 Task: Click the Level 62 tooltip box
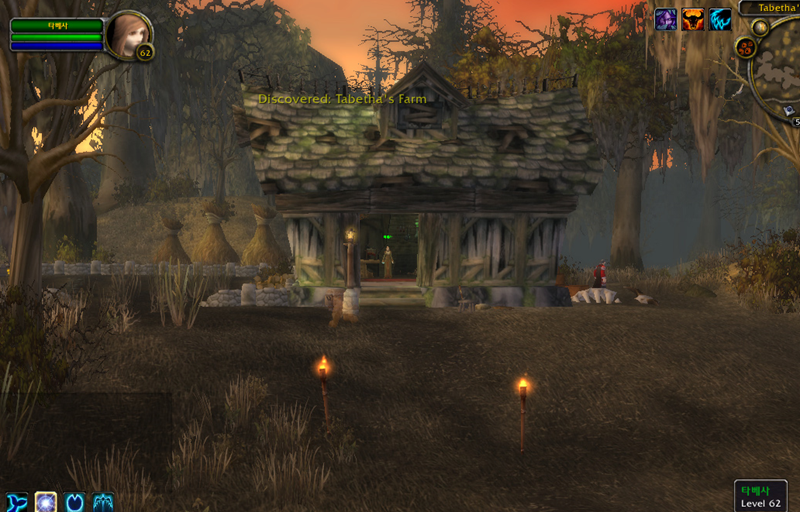point(760,496)
